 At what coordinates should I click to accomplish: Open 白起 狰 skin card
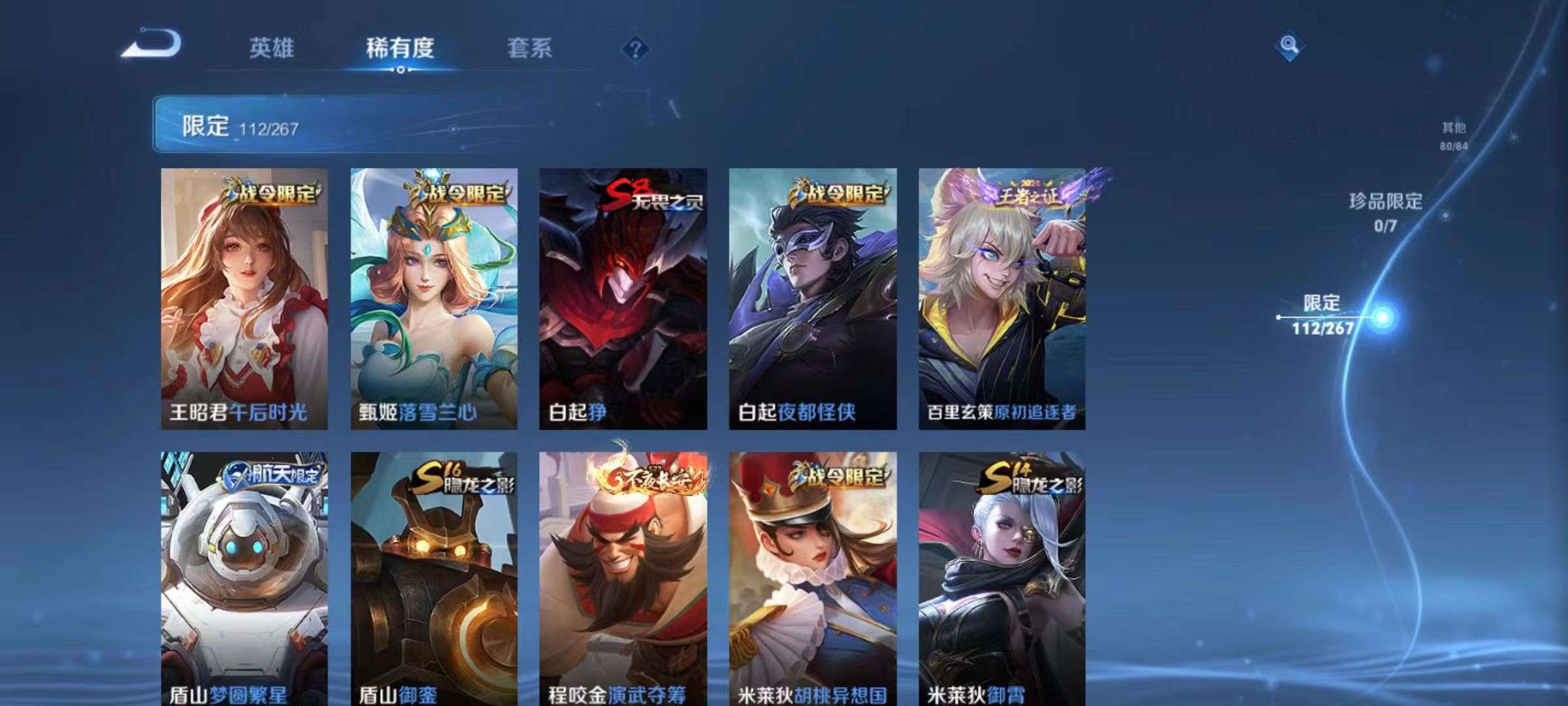(623, 299)
